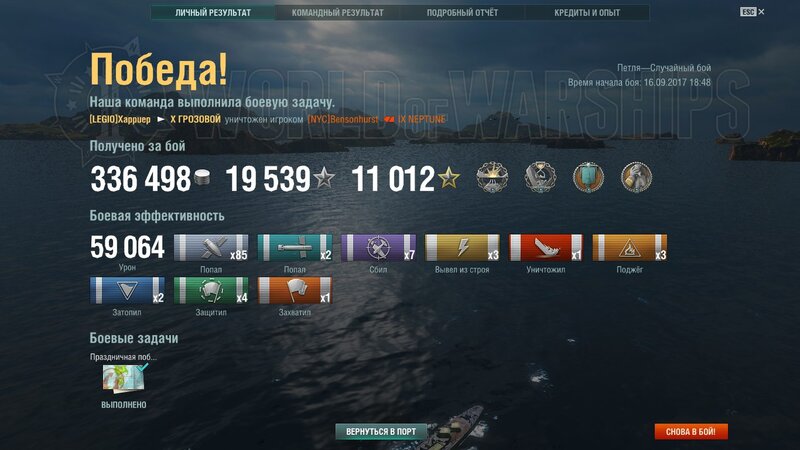
Task: Click the red Уничтожил x1 ribbon
Action: tap(546, 248)
